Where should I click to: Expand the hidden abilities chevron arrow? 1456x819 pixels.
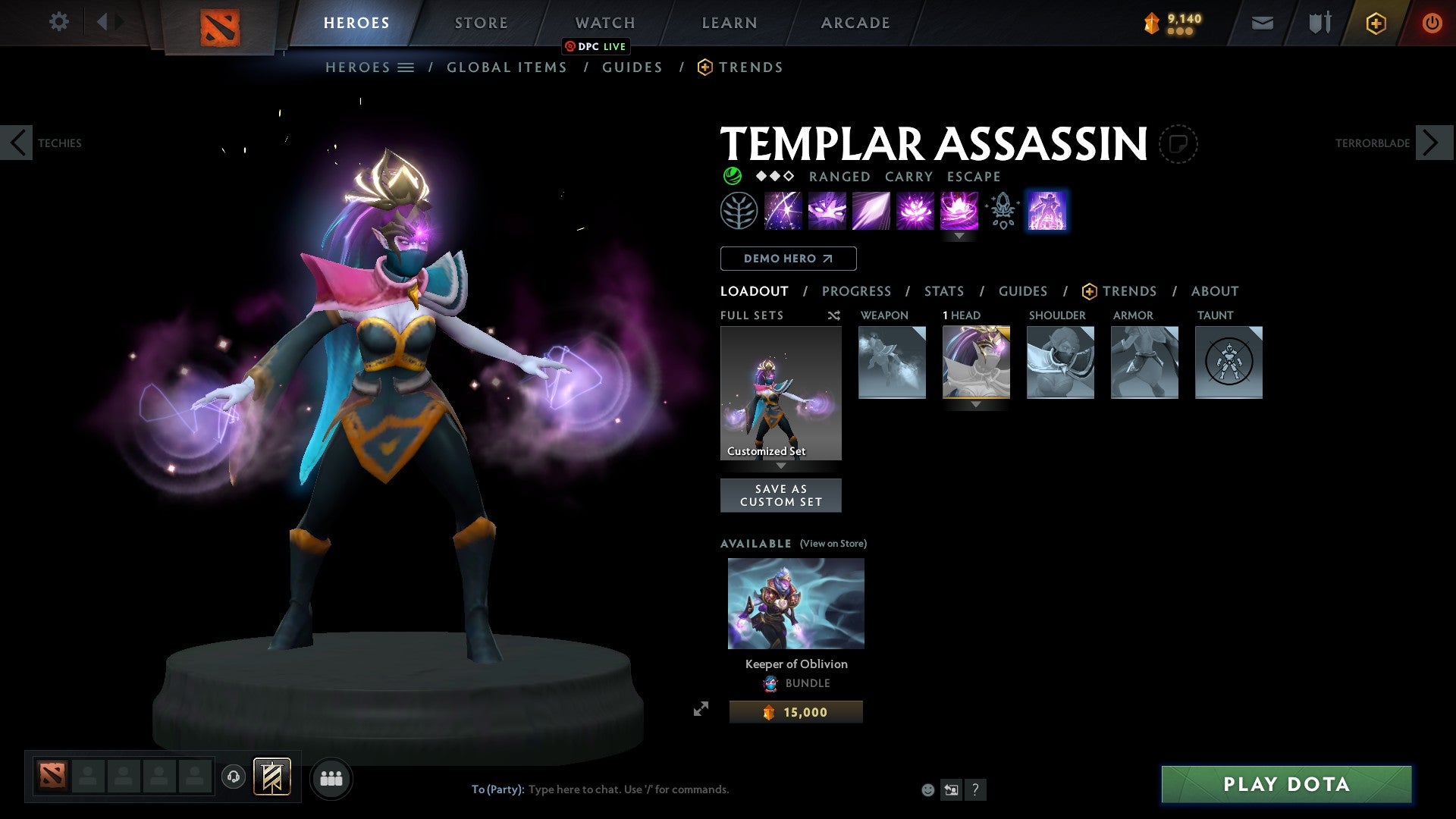point(960,236)
